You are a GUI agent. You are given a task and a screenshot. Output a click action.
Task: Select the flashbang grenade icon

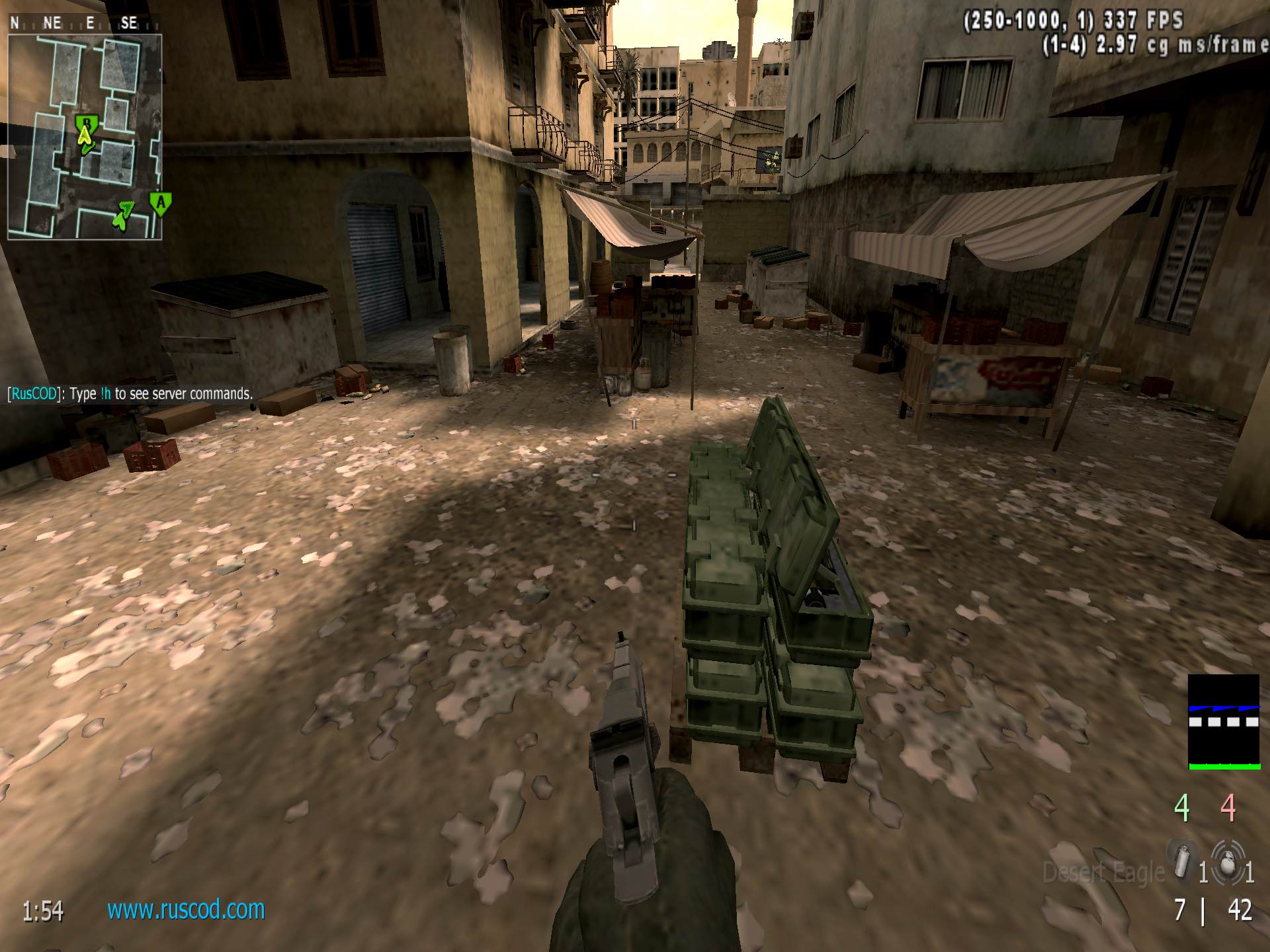pos(1180,861)
